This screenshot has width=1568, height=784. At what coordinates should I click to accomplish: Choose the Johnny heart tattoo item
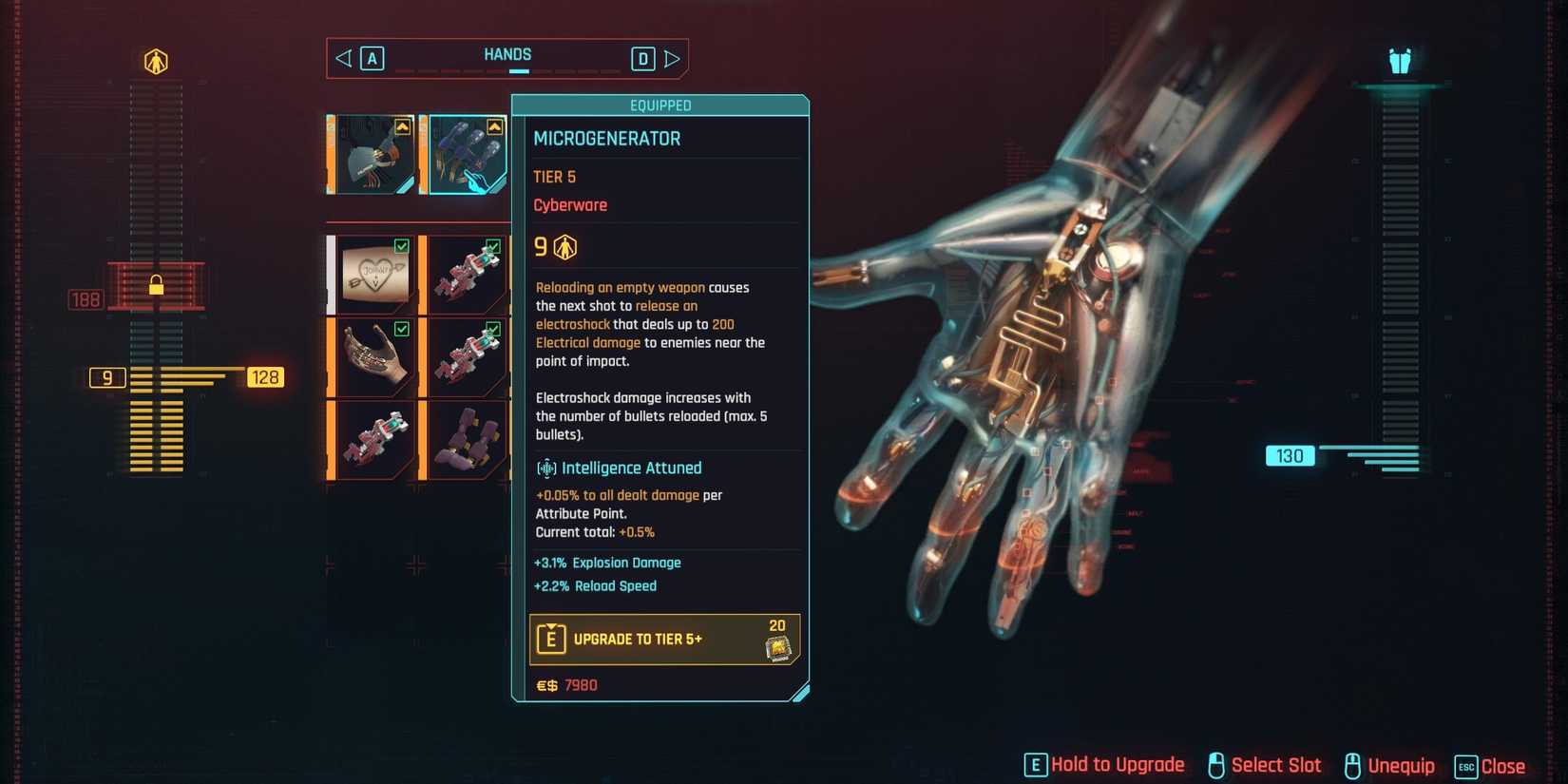[x=373, y=275]
